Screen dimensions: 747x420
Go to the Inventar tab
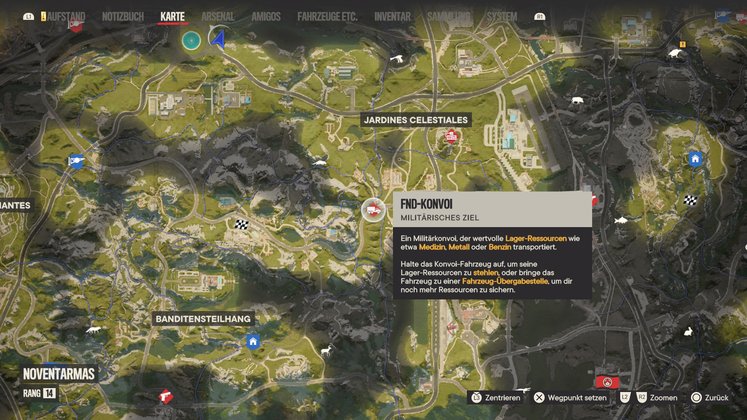pyautogui.click(x=392, y=17)
